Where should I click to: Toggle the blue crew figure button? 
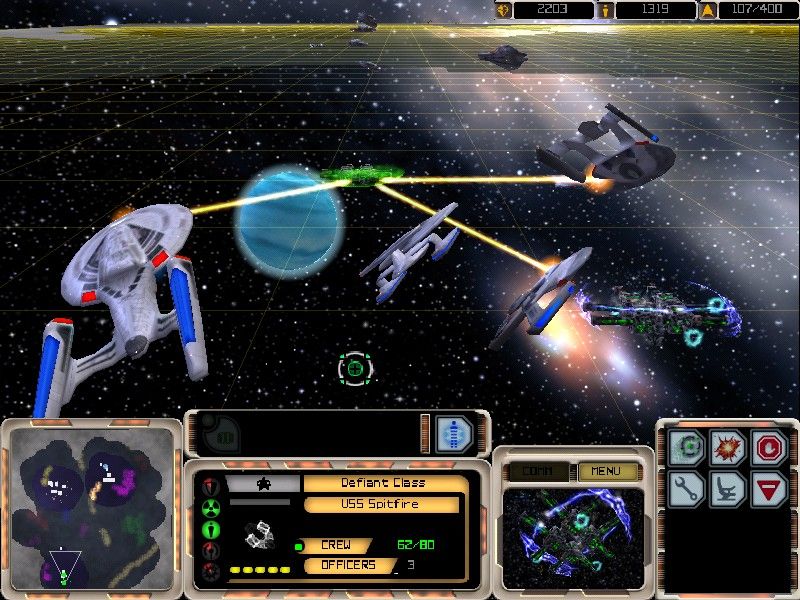[453, 434]
